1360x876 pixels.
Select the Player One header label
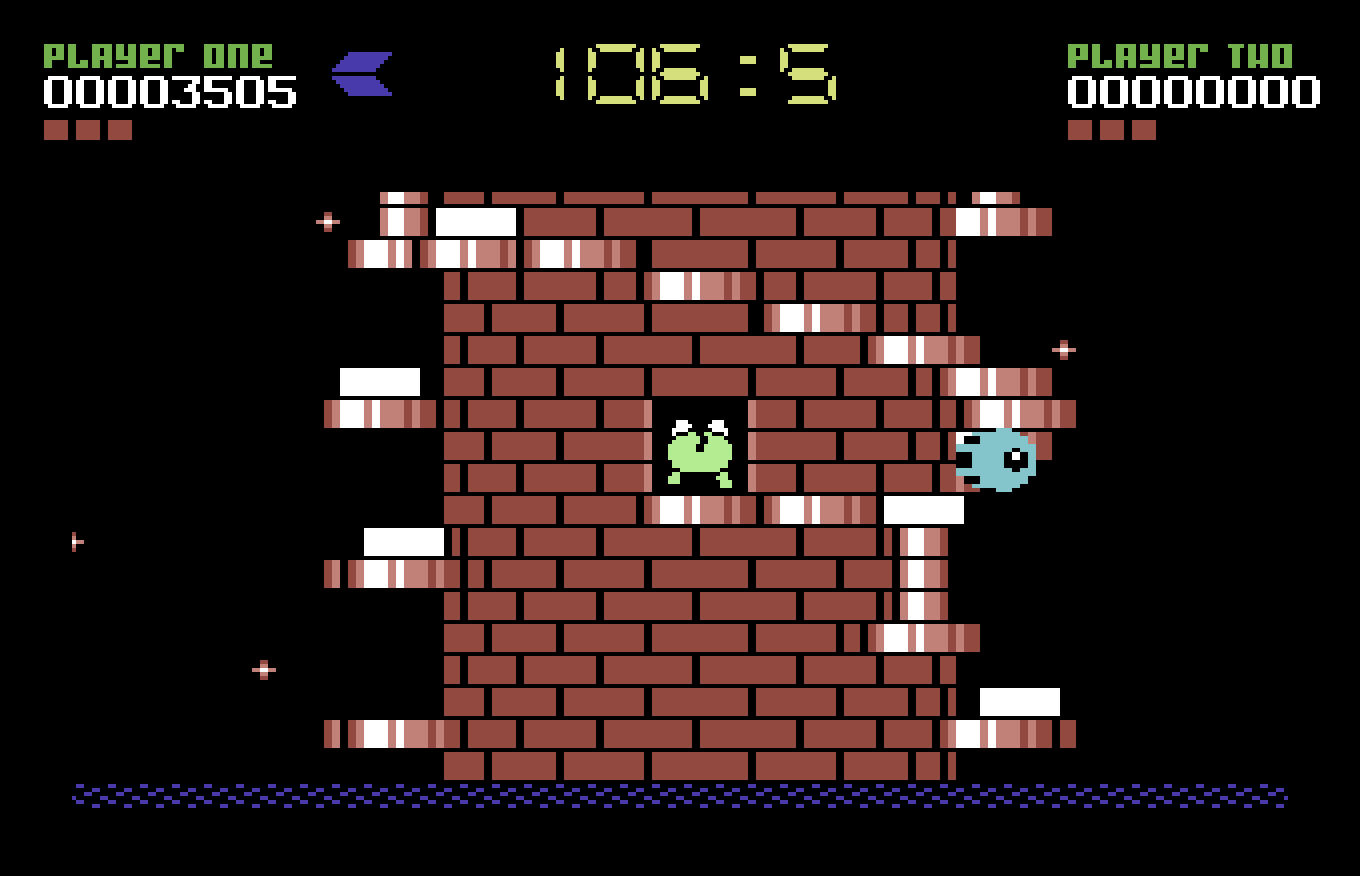160,55
